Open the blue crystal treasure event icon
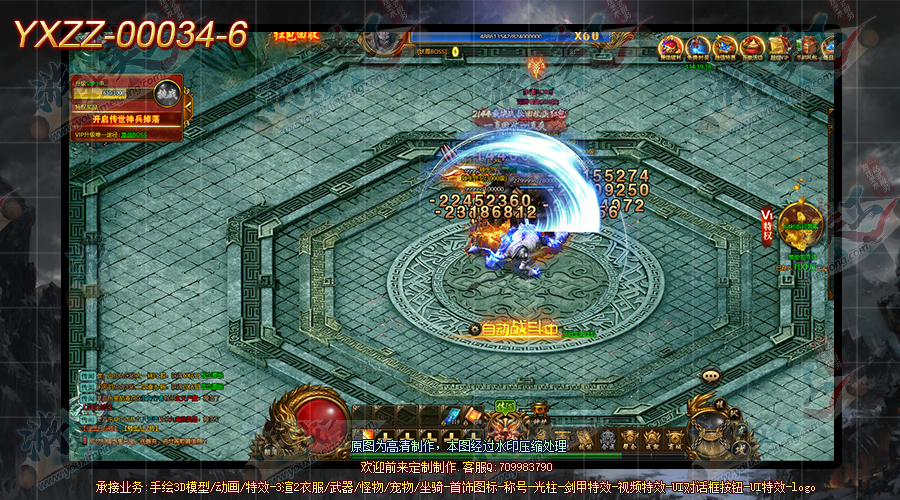This screenshot has width=900, height=500. tap(725, 47)
